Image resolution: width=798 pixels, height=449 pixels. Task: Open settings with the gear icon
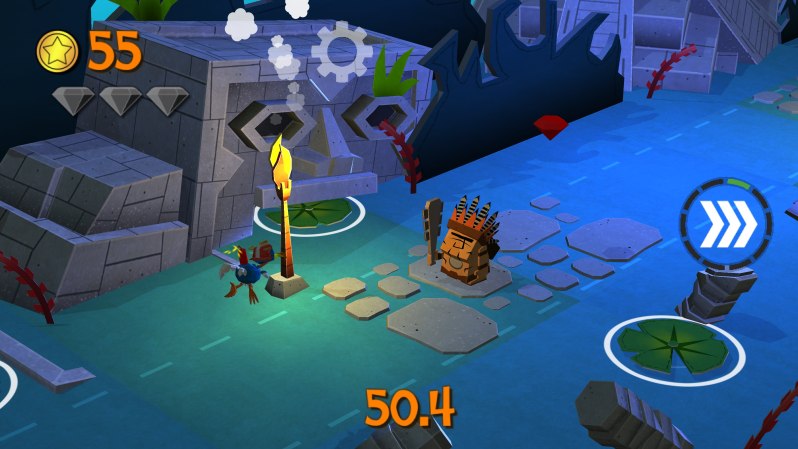(x=342, y=51)
